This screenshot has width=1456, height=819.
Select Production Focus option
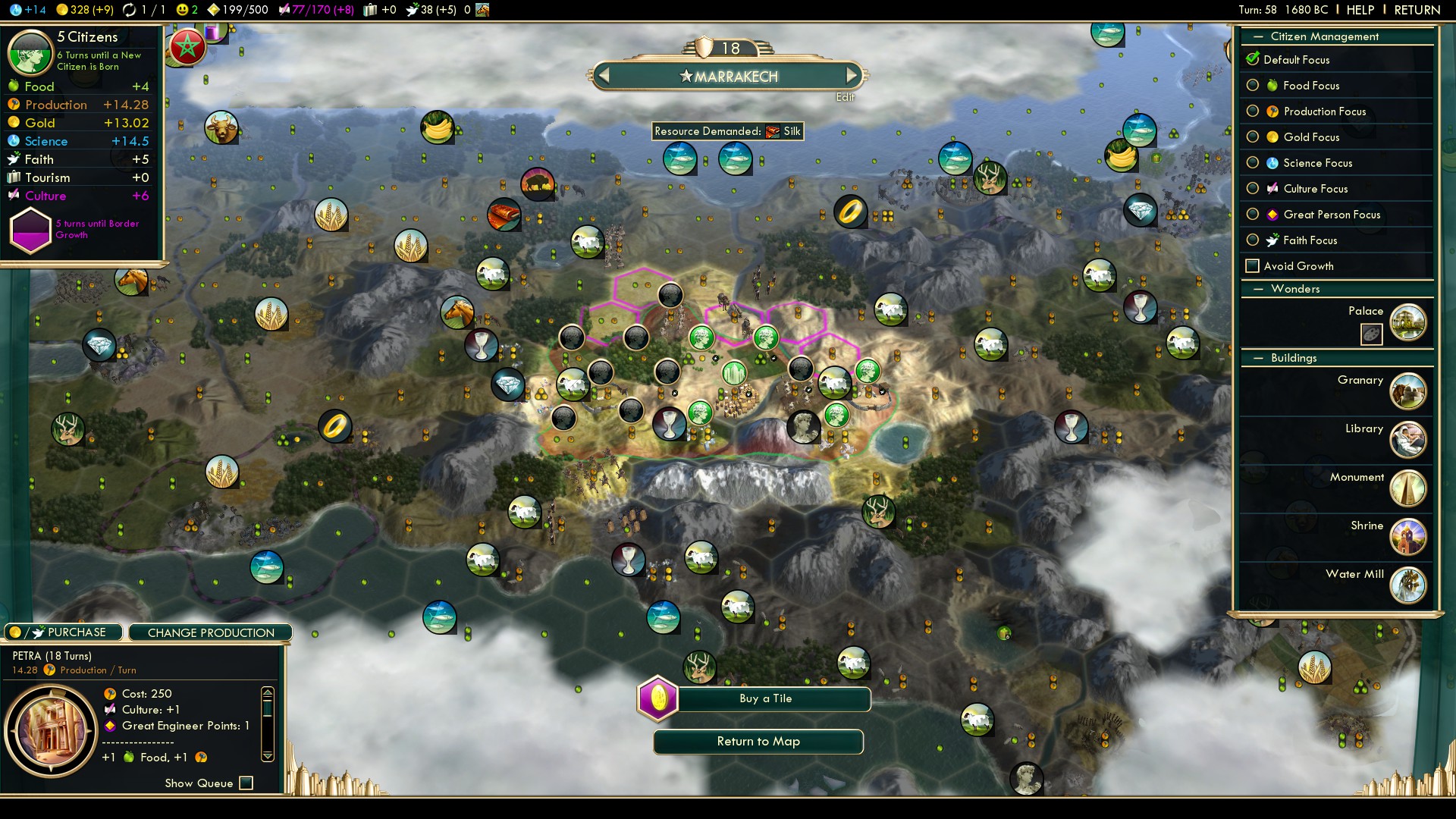click(x=1253, y=111)
